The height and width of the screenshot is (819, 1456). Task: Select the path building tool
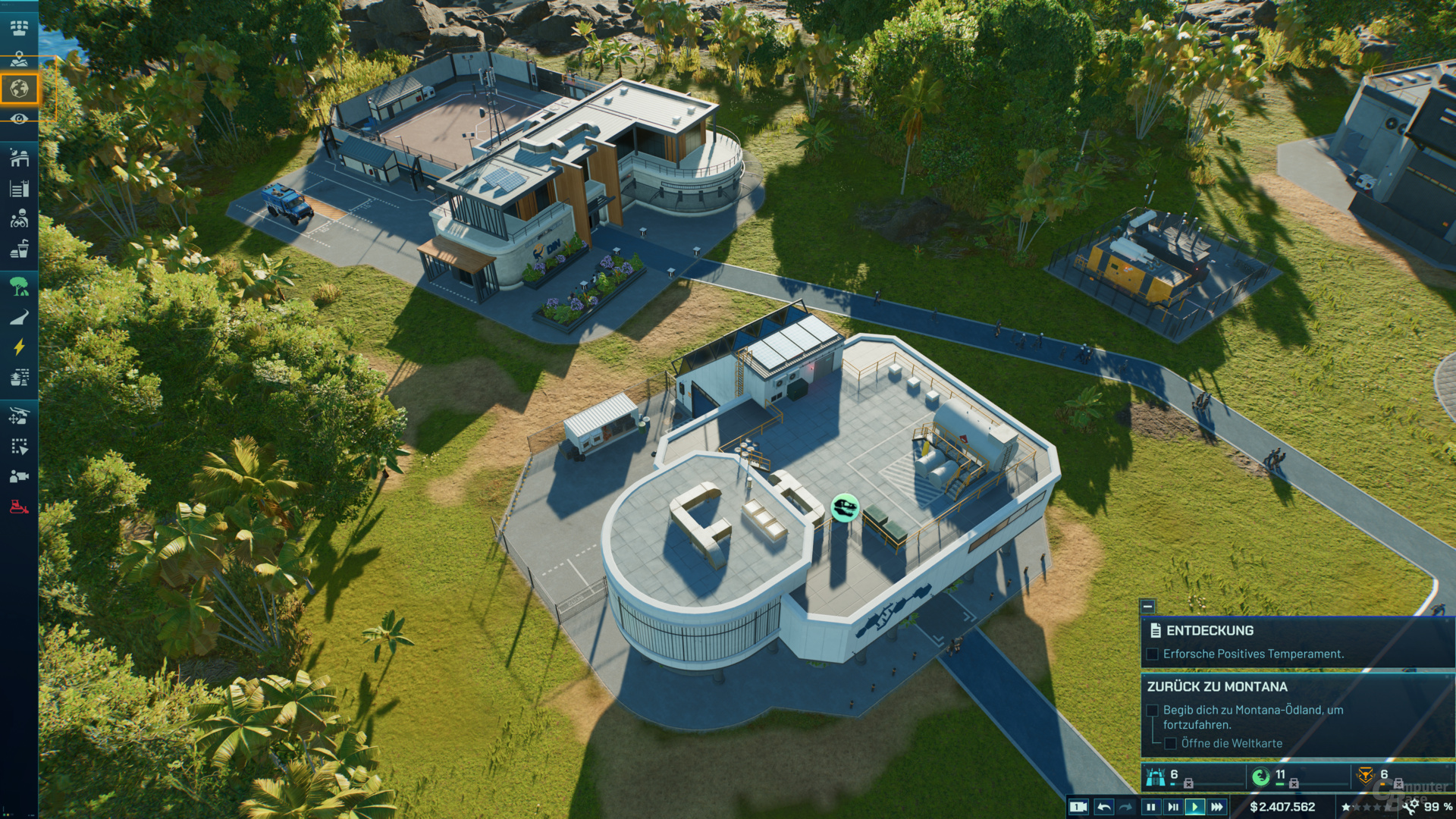(x=20, y=317)
